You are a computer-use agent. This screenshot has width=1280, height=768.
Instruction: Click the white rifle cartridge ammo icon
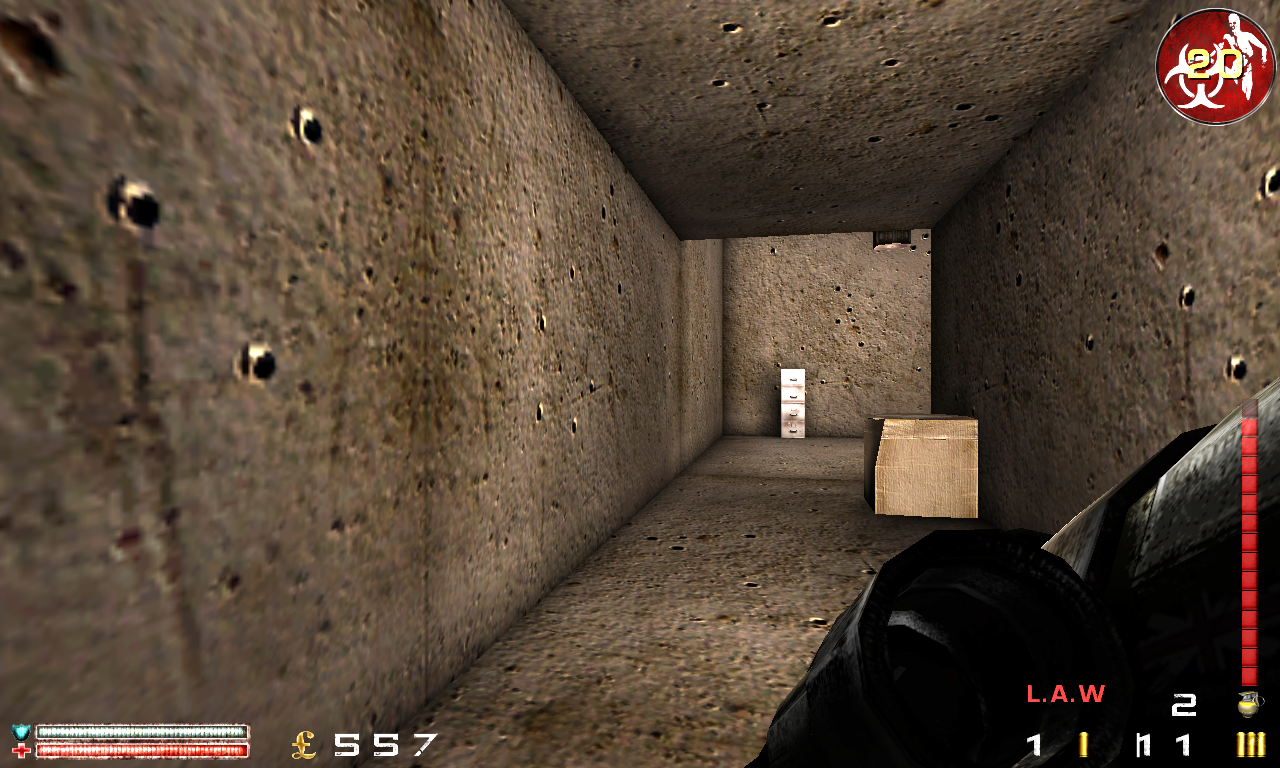click(1142, 745)
